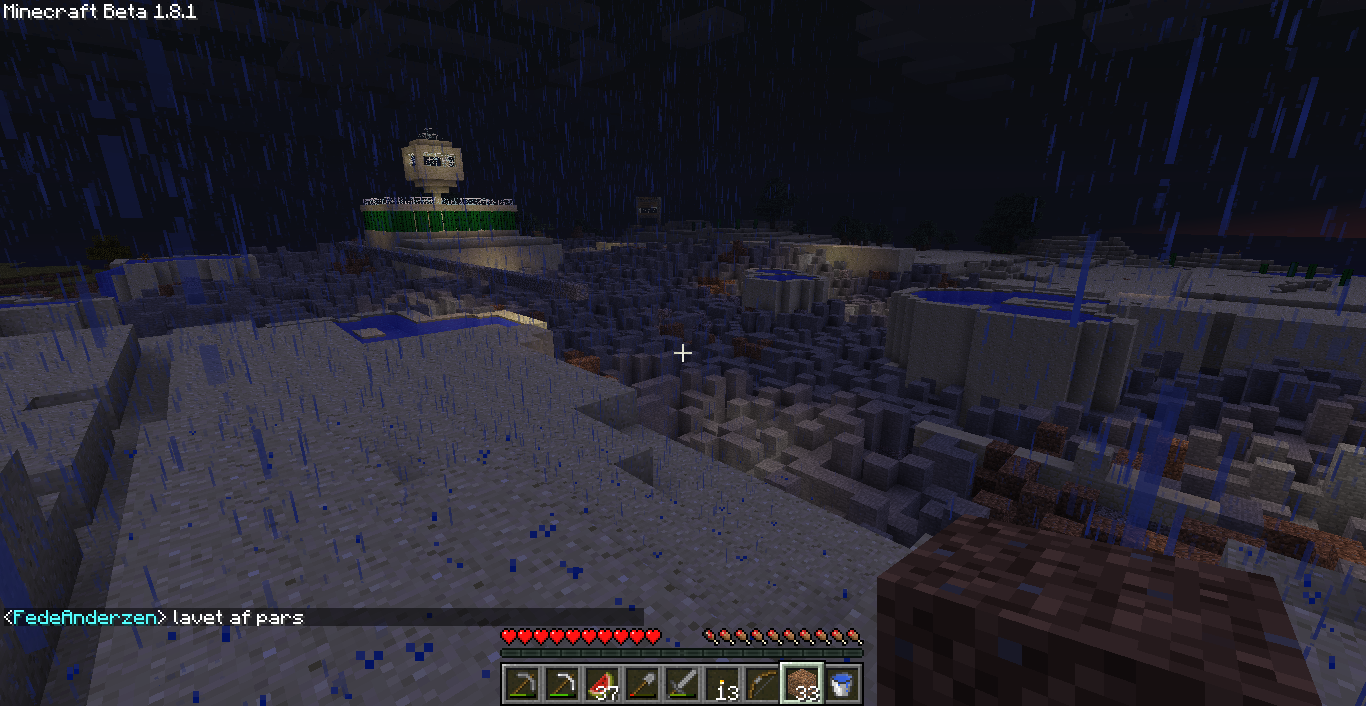Select the iron pickaxe hotbar slot
The height and width of the screenshot is (706, 1366).
562,683
